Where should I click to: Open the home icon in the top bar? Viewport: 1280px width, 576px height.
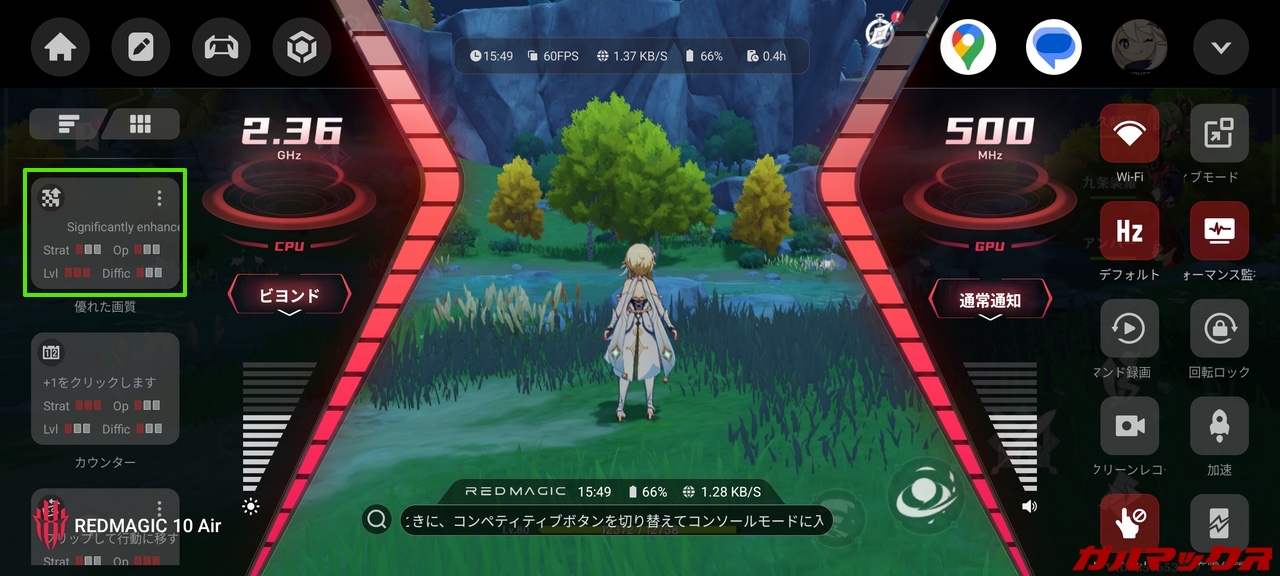[x=60, y=48]
